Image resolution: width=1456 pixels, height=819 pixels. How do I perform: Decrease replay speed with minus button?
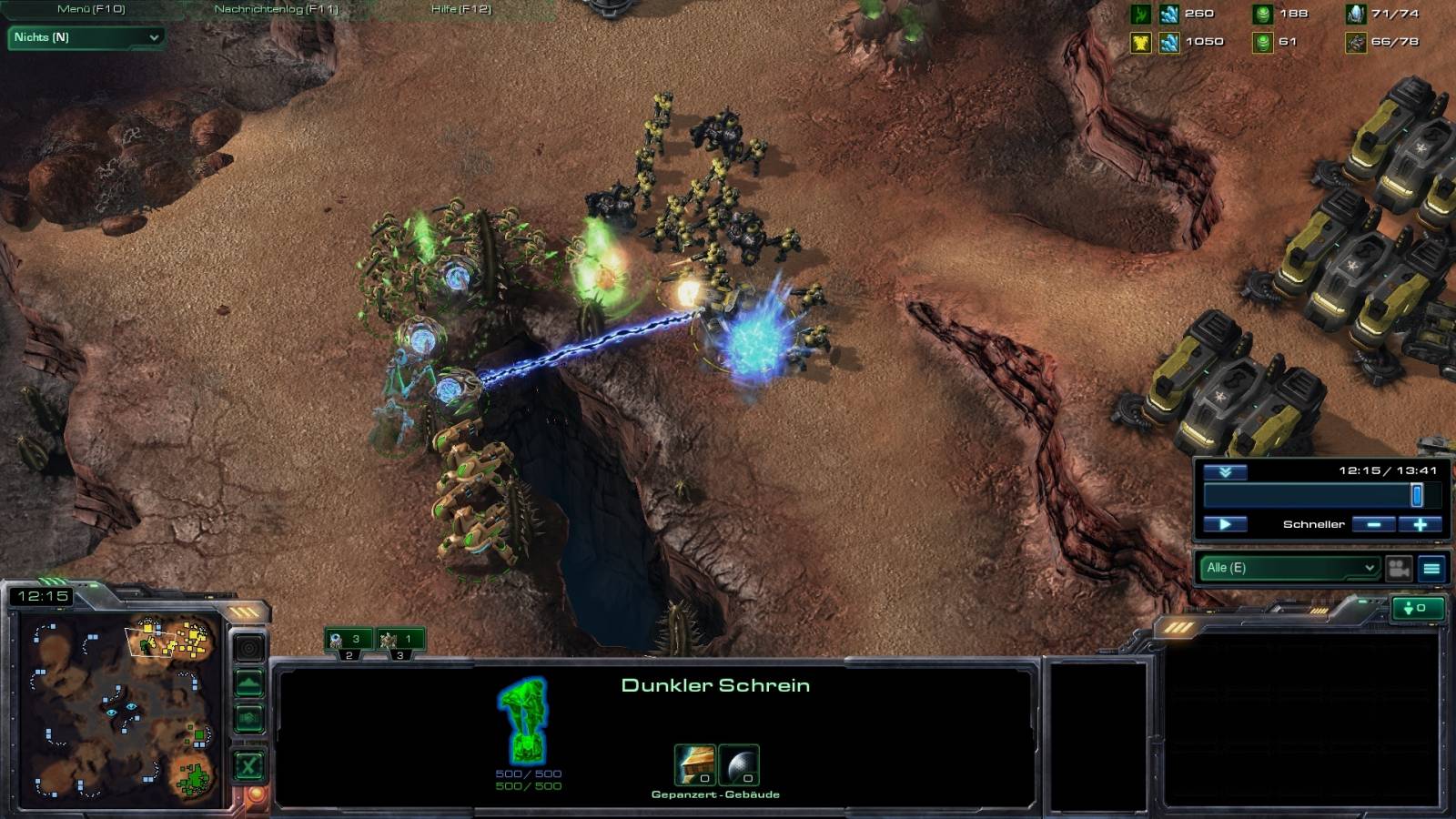click(x=1374, y=524)
